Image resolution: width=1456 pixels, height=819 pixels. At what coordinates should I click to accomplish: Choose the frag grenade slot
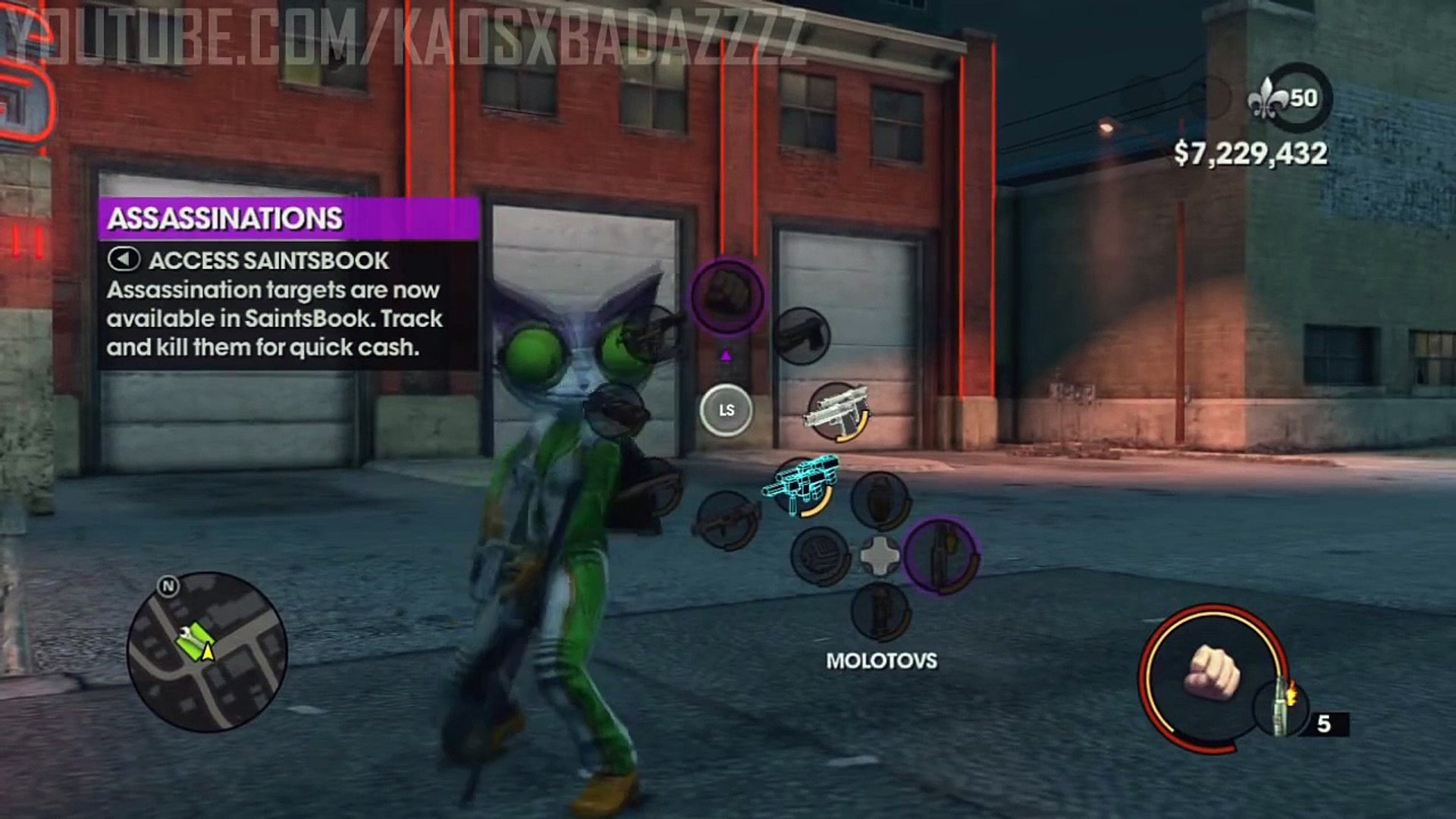880,500
